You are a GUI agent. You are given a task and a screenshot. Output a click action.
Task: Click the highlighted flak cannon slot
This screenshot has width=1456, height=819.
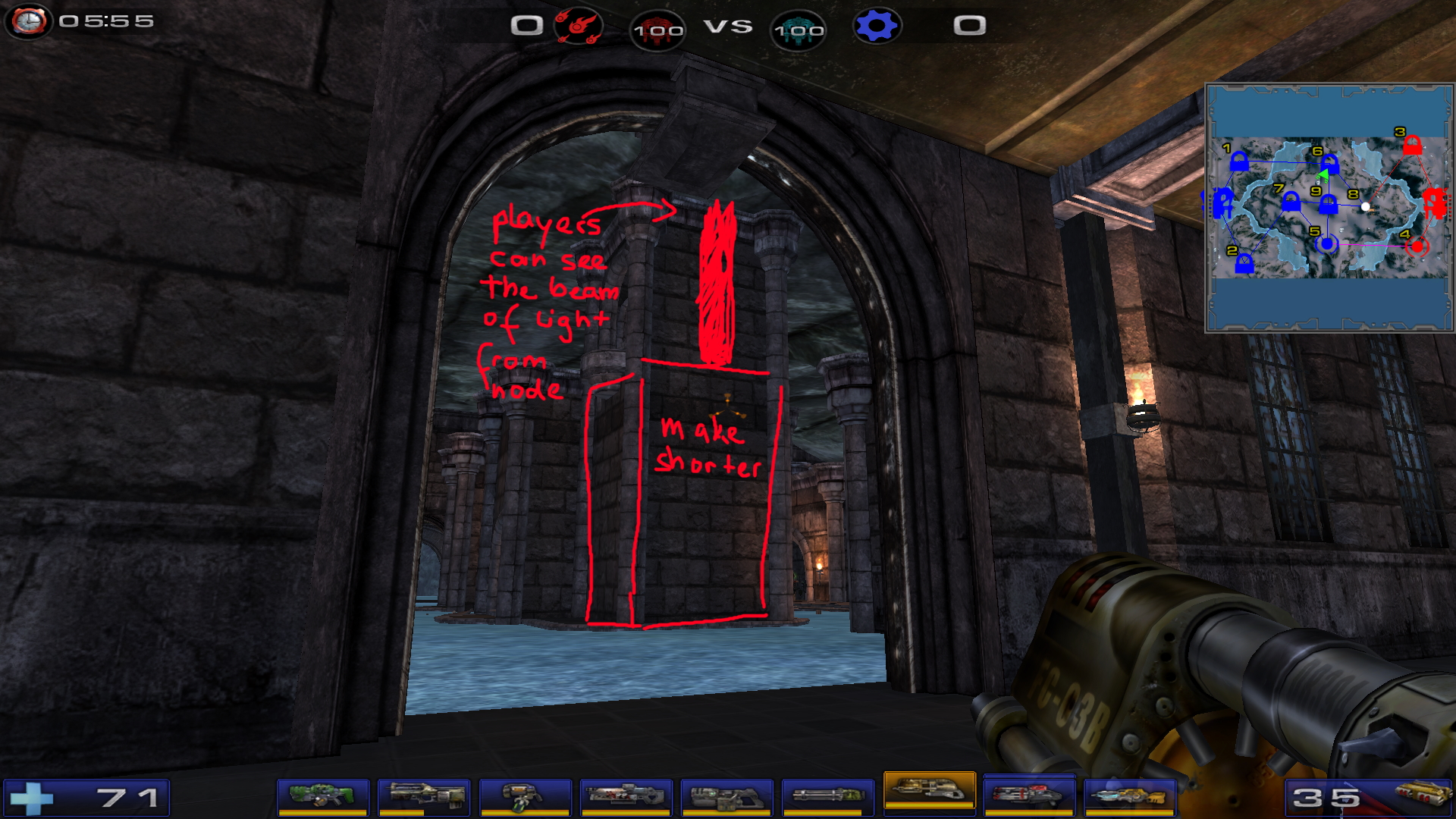pos(929,792)
